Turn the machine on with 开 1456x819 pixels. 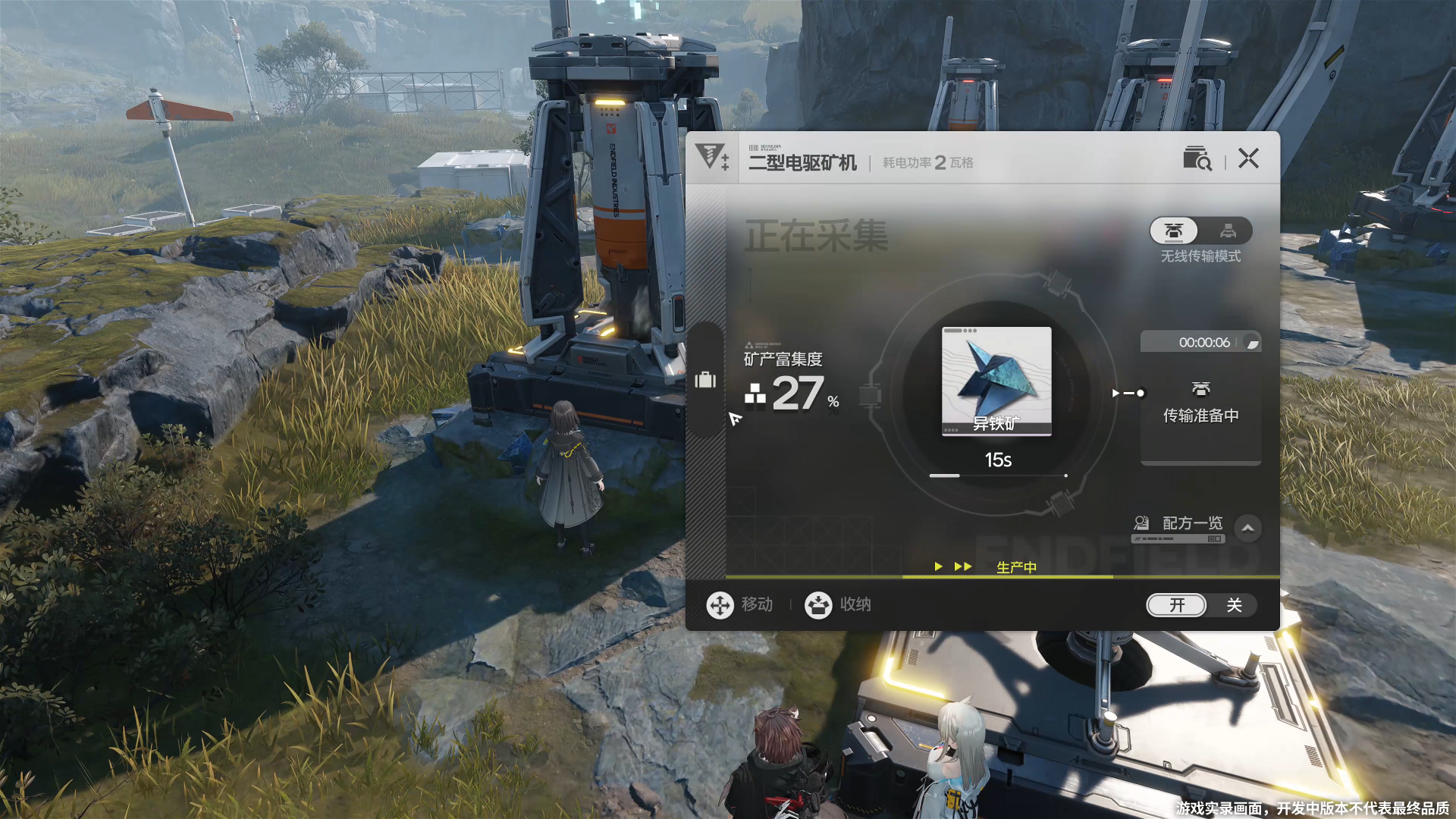1176,605
